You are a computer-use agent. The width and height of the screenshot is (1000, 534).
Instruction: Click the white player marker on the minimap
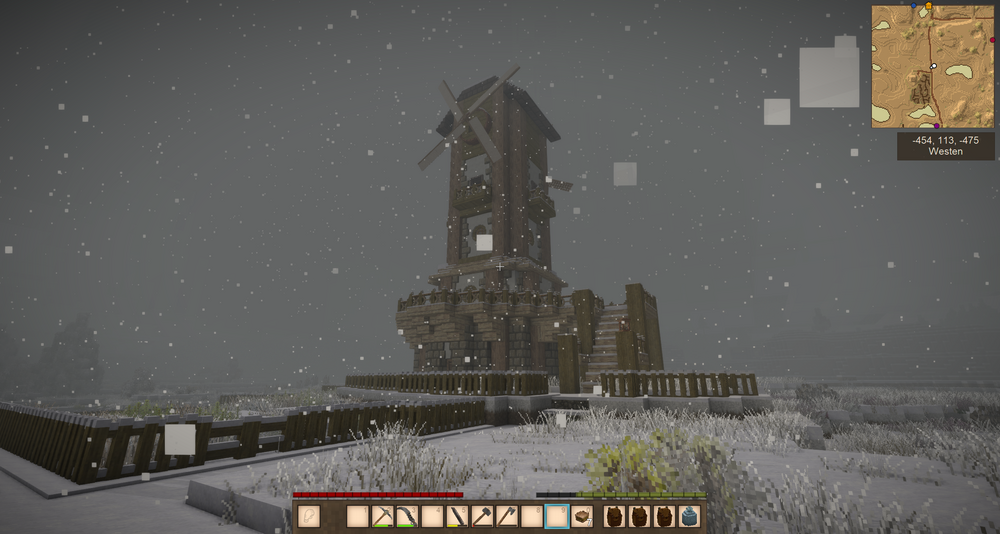(933, 66)
